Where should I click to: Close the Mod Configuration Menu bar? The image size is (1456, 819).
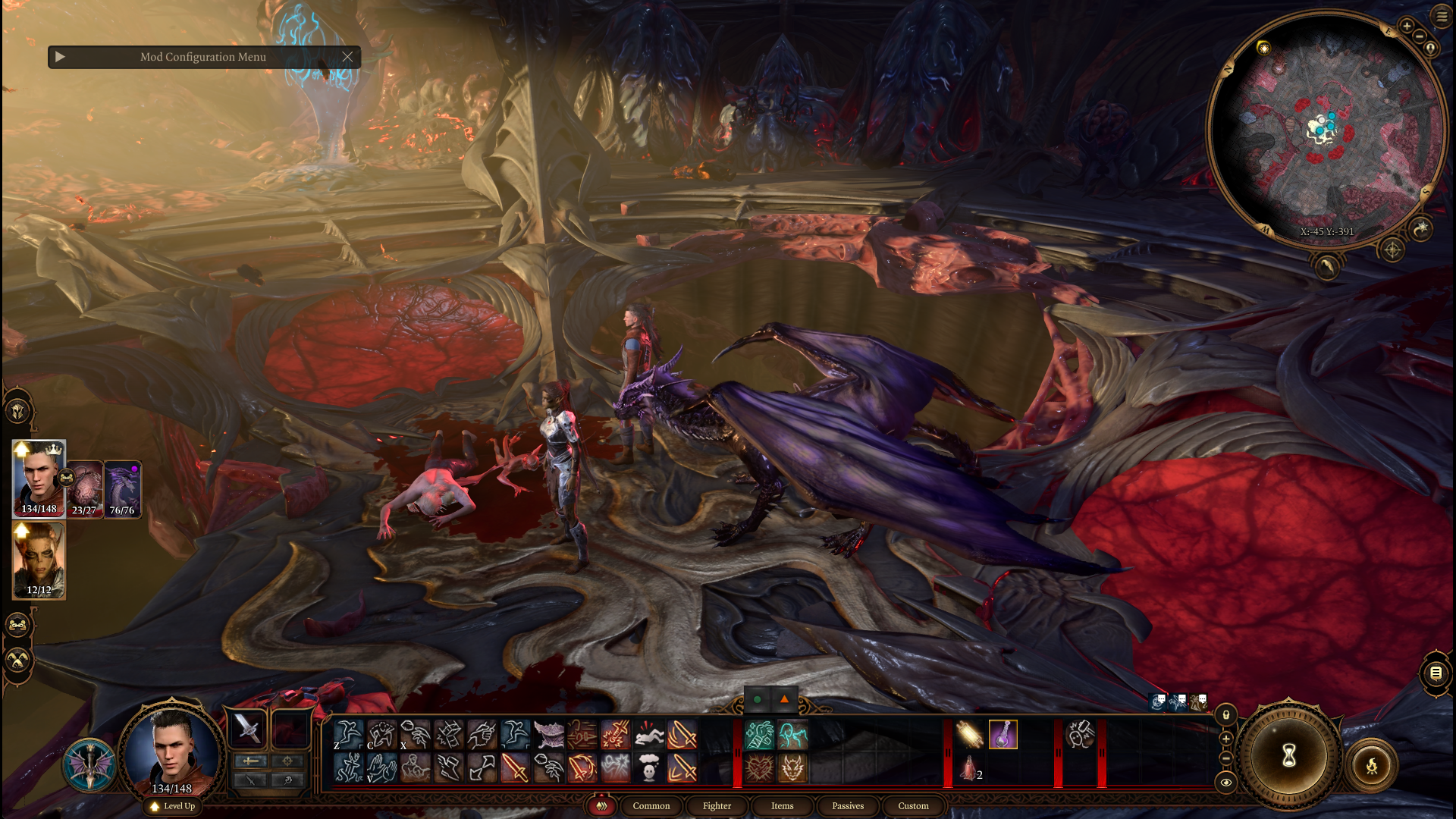tap(347, 57)
